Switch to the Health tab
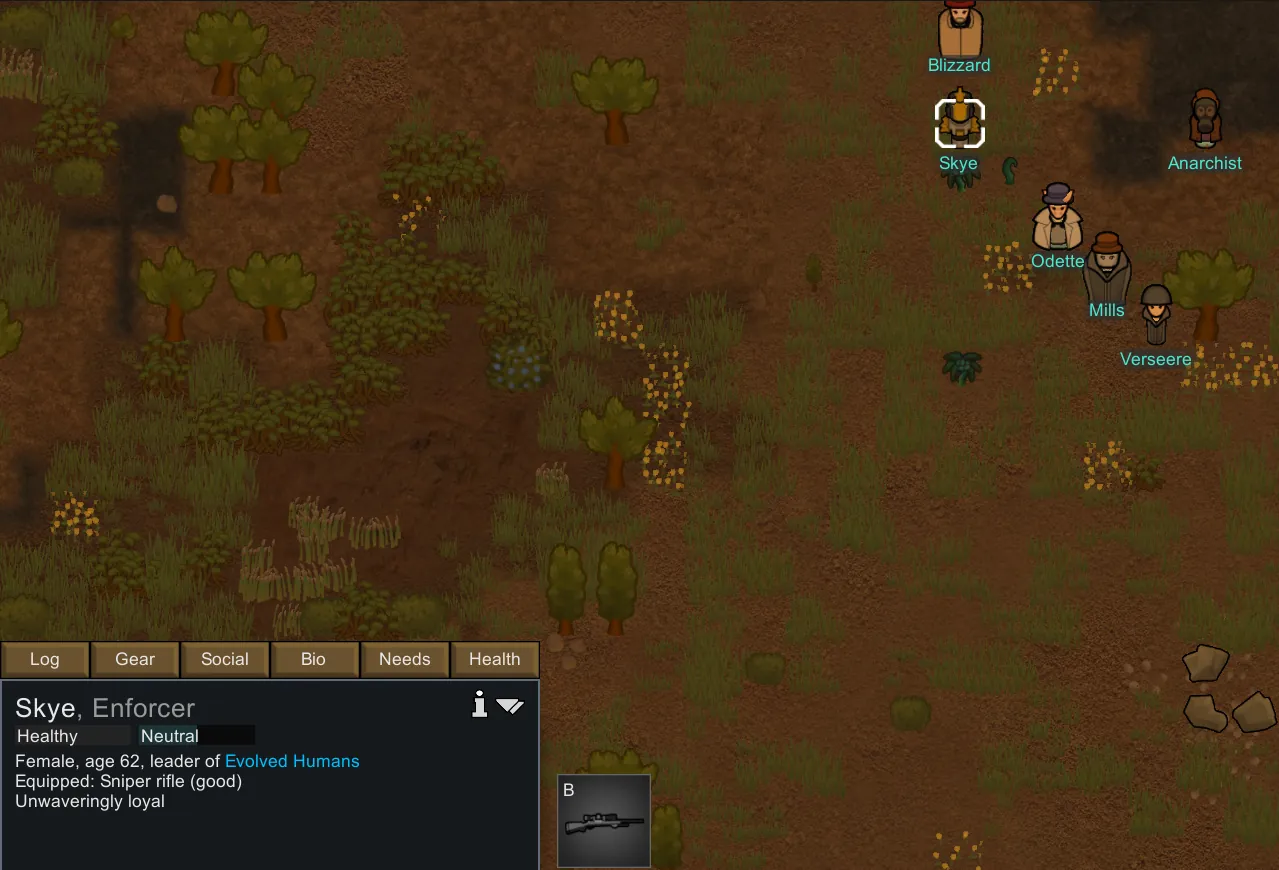This screenshot has height=870, width=1279. (x=495, y=660)
